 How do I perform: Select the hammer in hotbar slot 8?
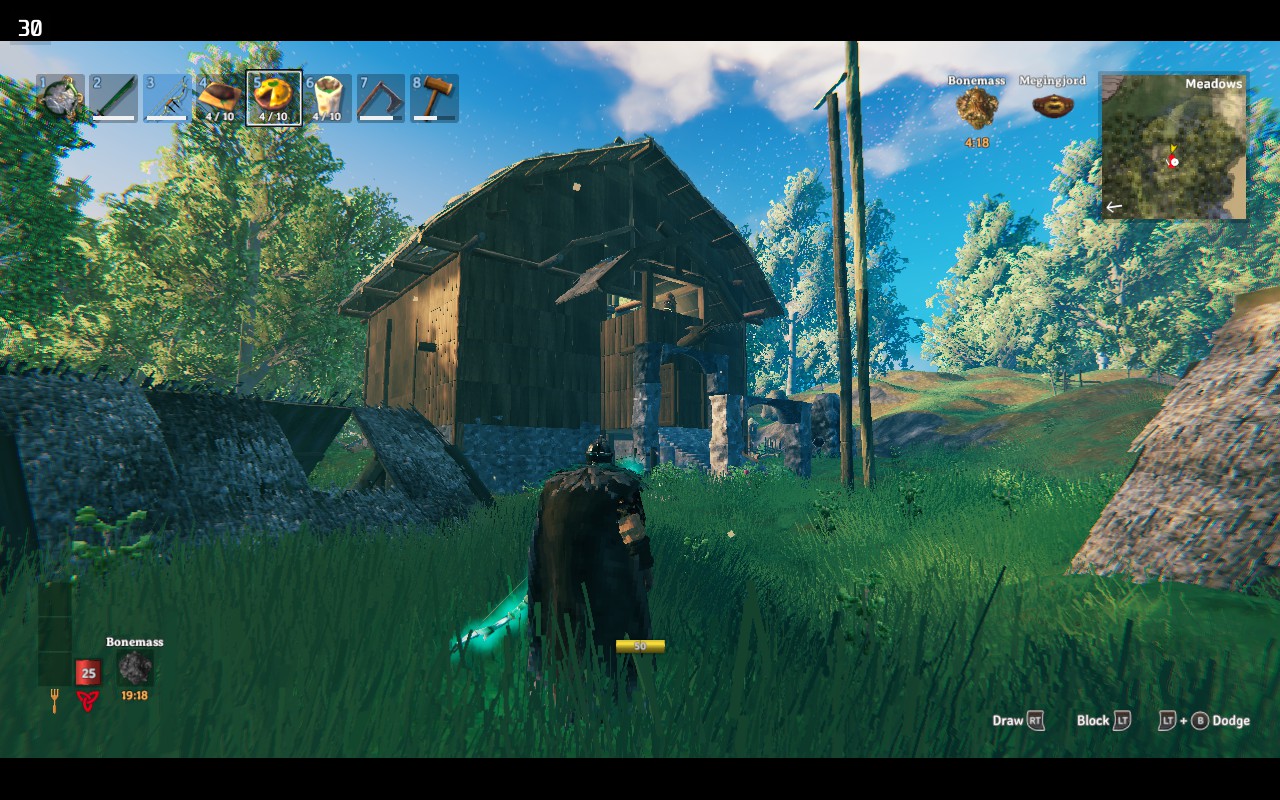point(435,98)
